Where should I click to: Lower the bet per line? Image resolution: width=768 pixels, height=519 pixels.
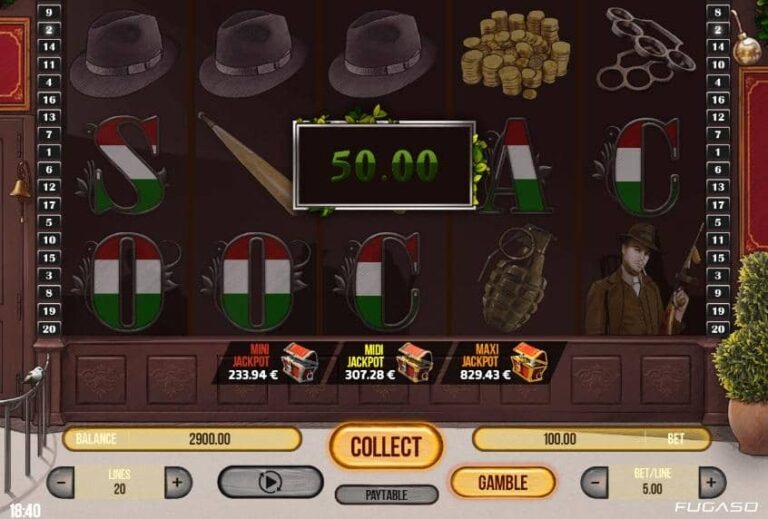pos(595,483)
